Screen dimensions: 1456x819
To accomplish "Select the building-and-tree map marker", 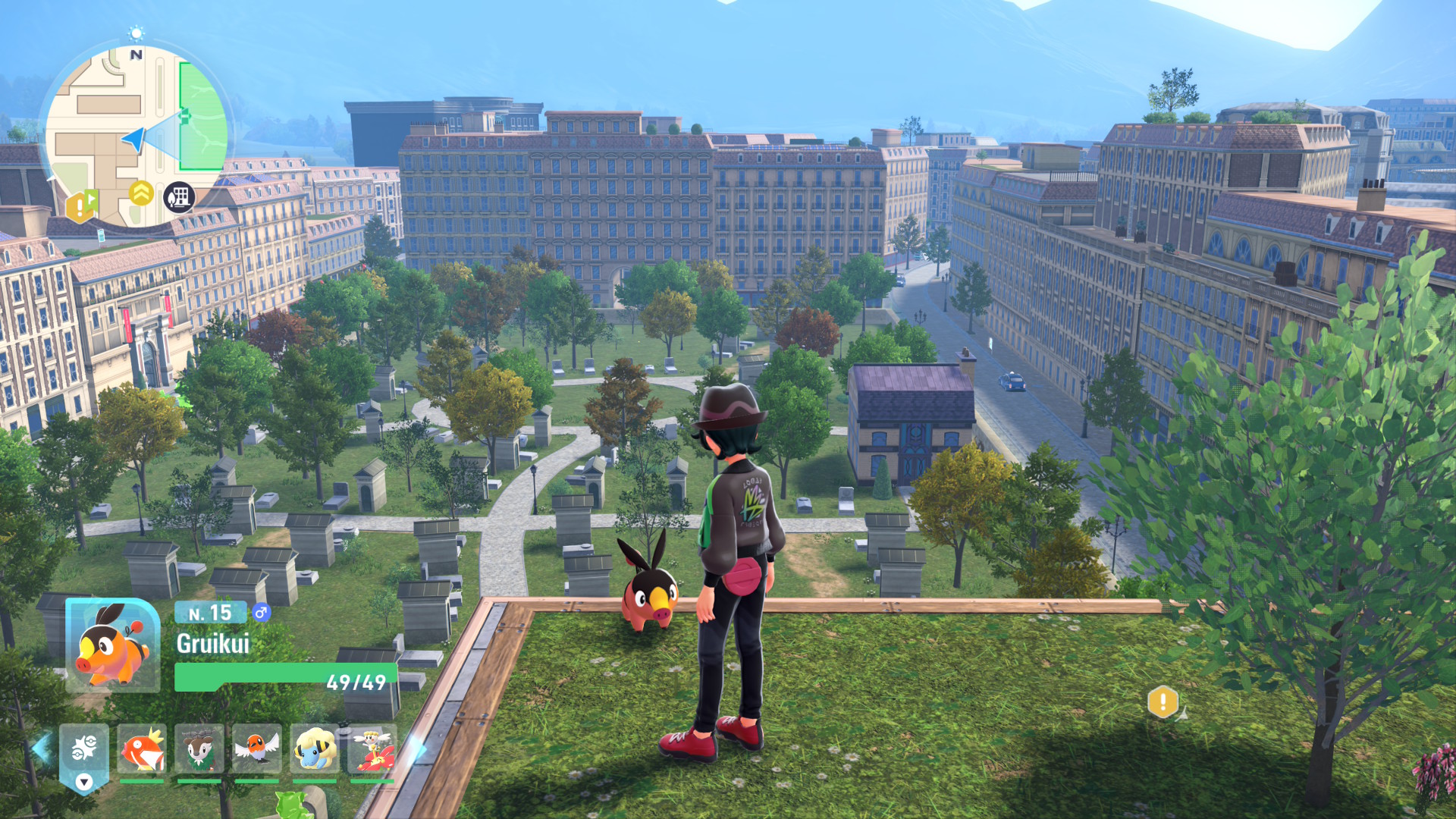I will pos(179,198).
